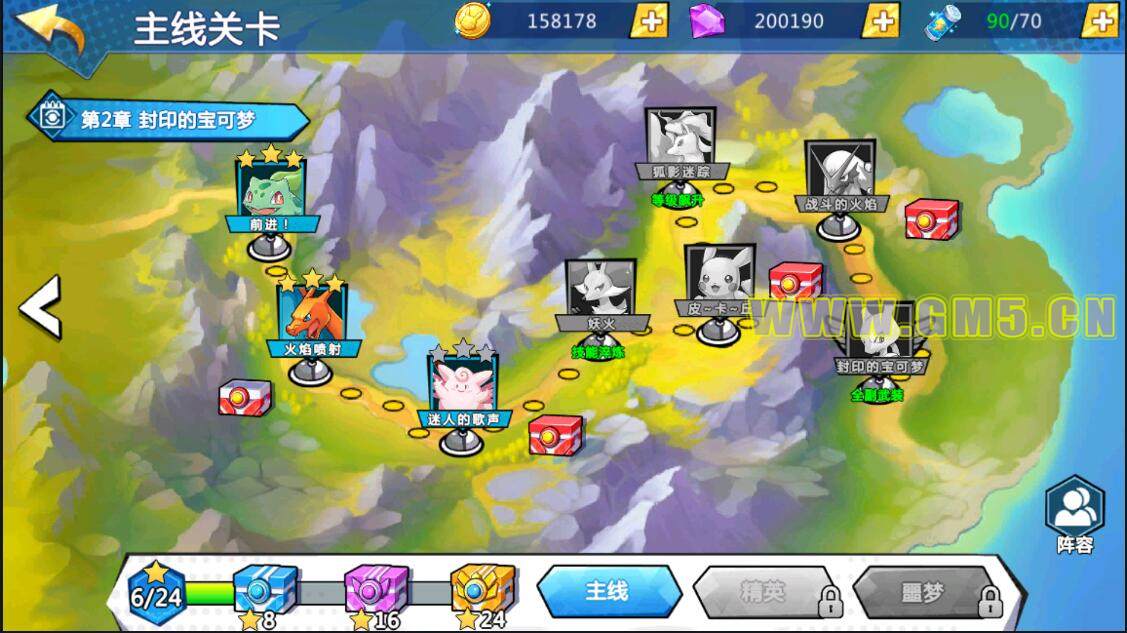Open the 前进! Bulbasaur stage
1127x633 pixels.
270,191
